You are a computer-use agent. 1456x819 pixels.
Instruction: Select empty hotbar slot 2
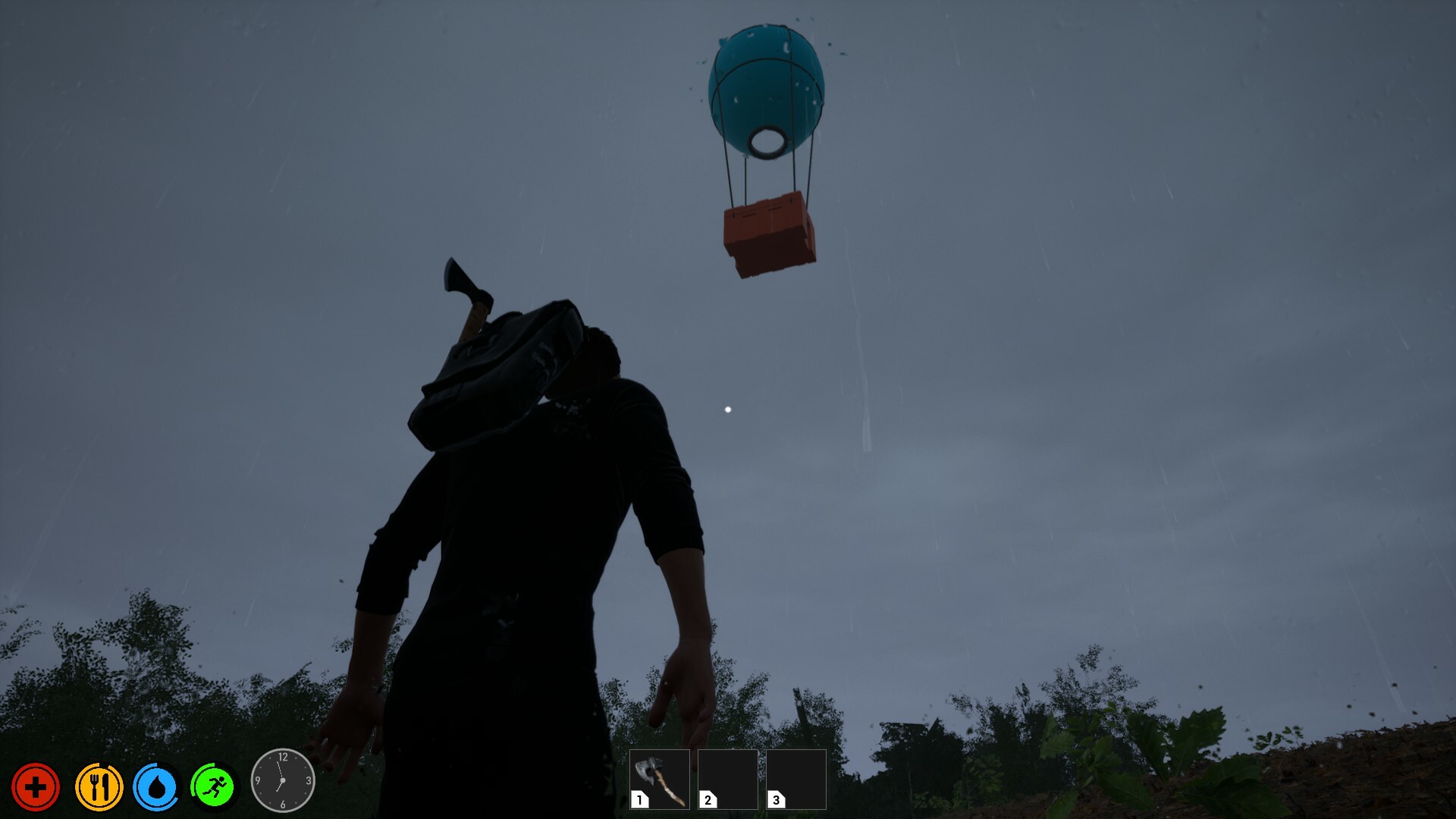tap(728, 780)
